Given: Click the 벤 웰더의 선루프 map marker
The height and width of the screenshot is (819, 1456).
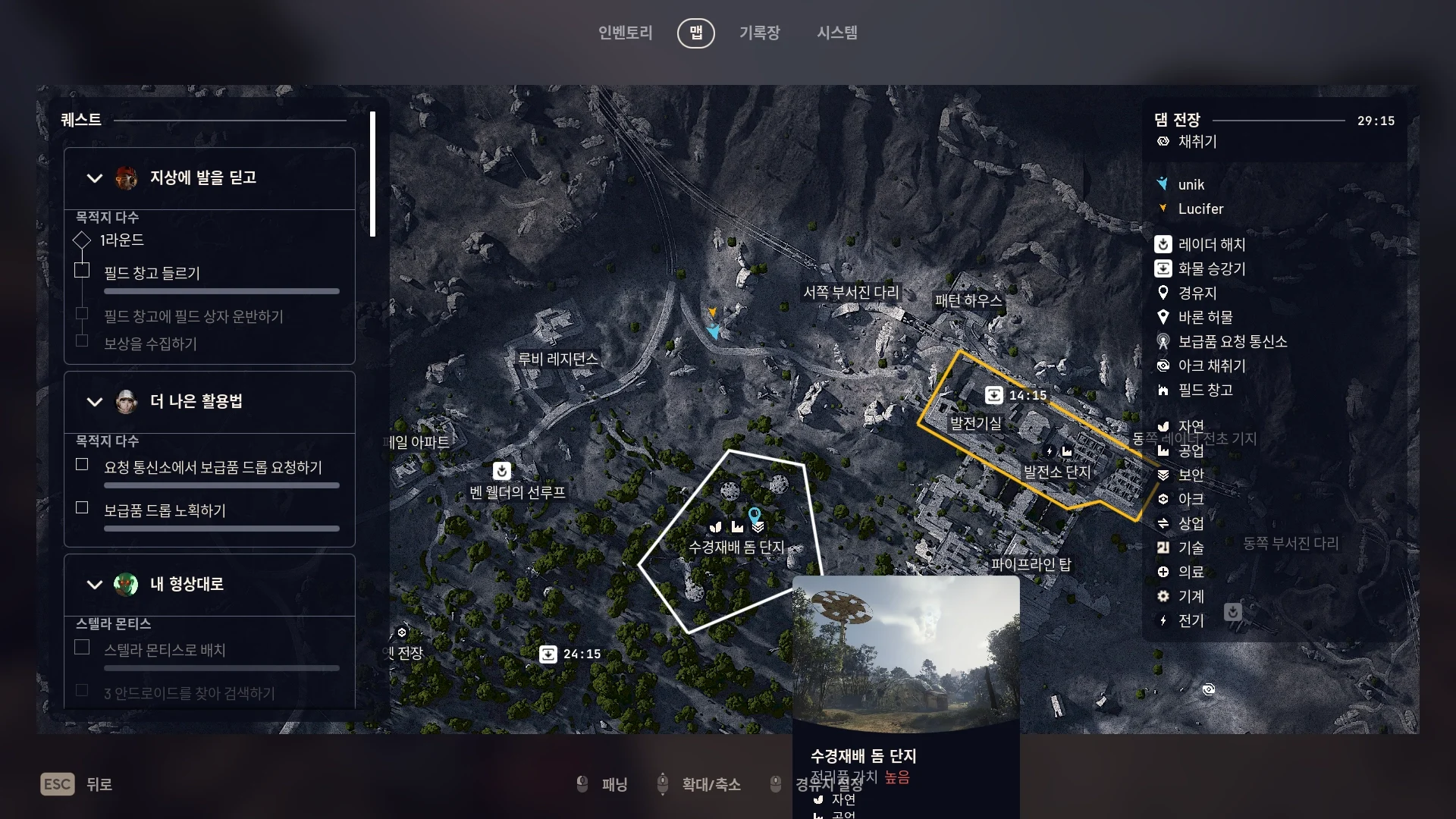Looking at the screenshot, I should (x=502, y=472).
